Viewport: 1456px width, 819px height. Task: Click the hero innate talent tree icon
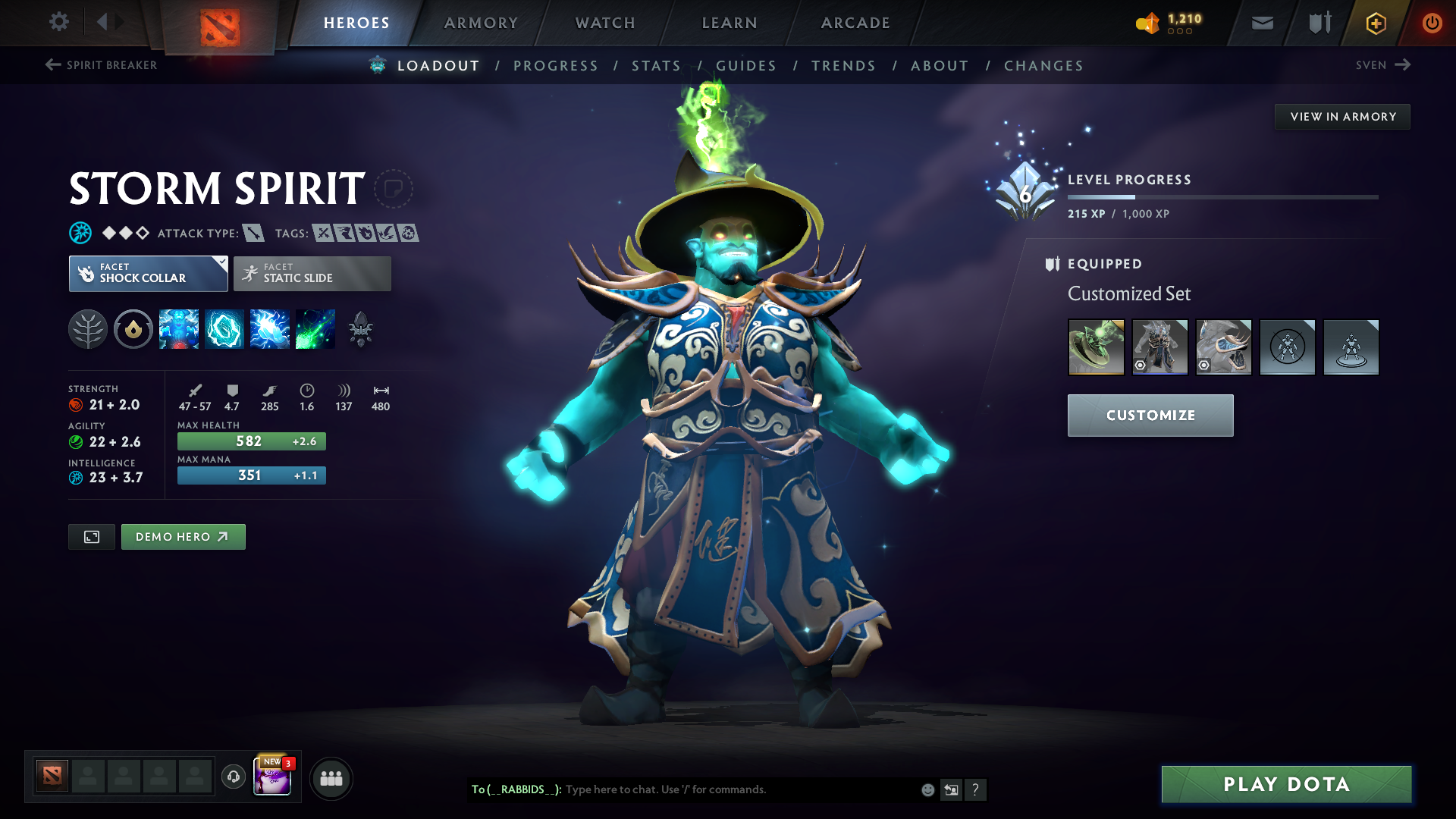(x=89, y=328)
